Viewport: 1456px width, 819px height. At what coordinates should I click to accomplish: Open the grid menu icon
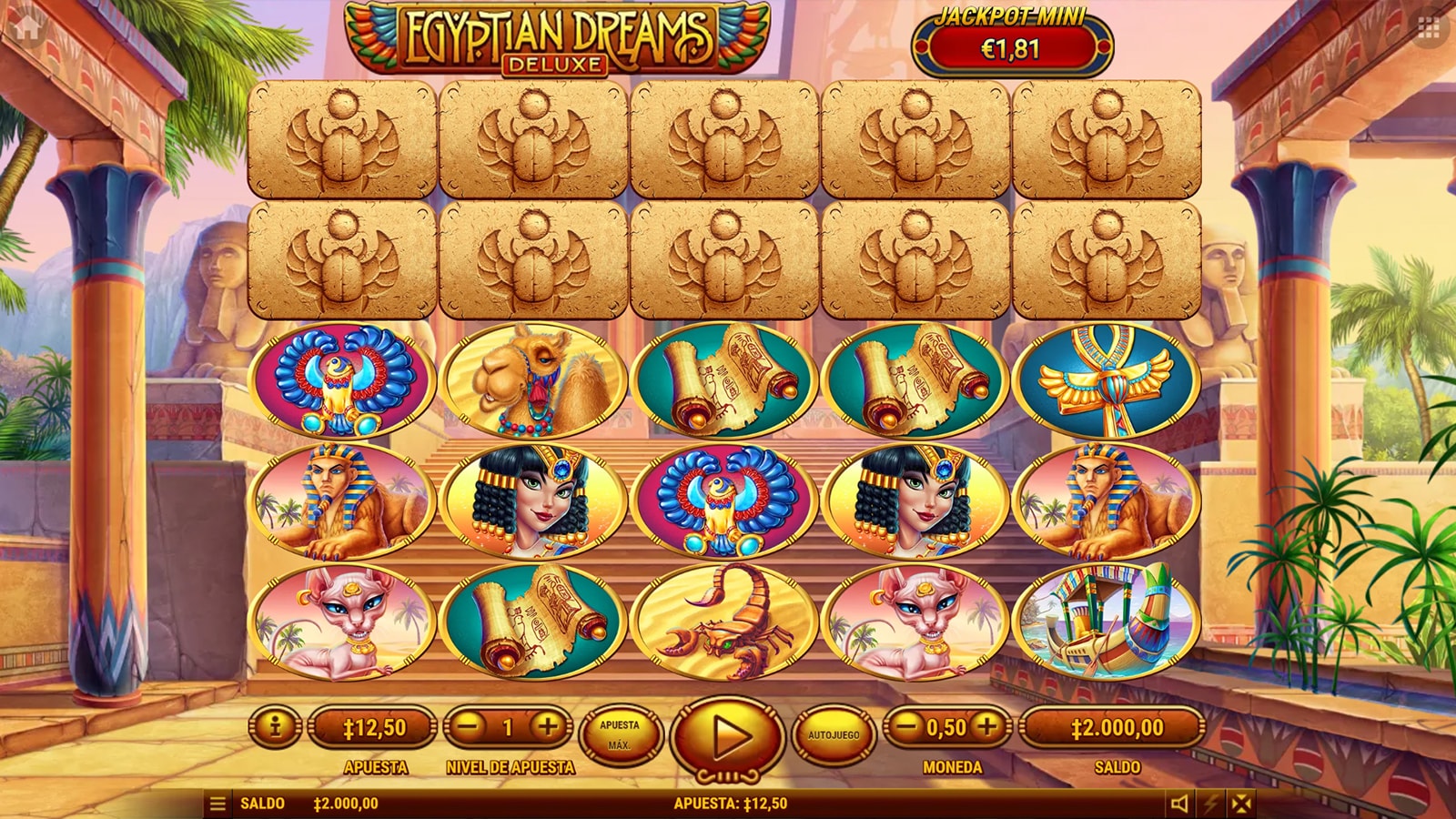pyautogui.click(x=1429, y=28)
